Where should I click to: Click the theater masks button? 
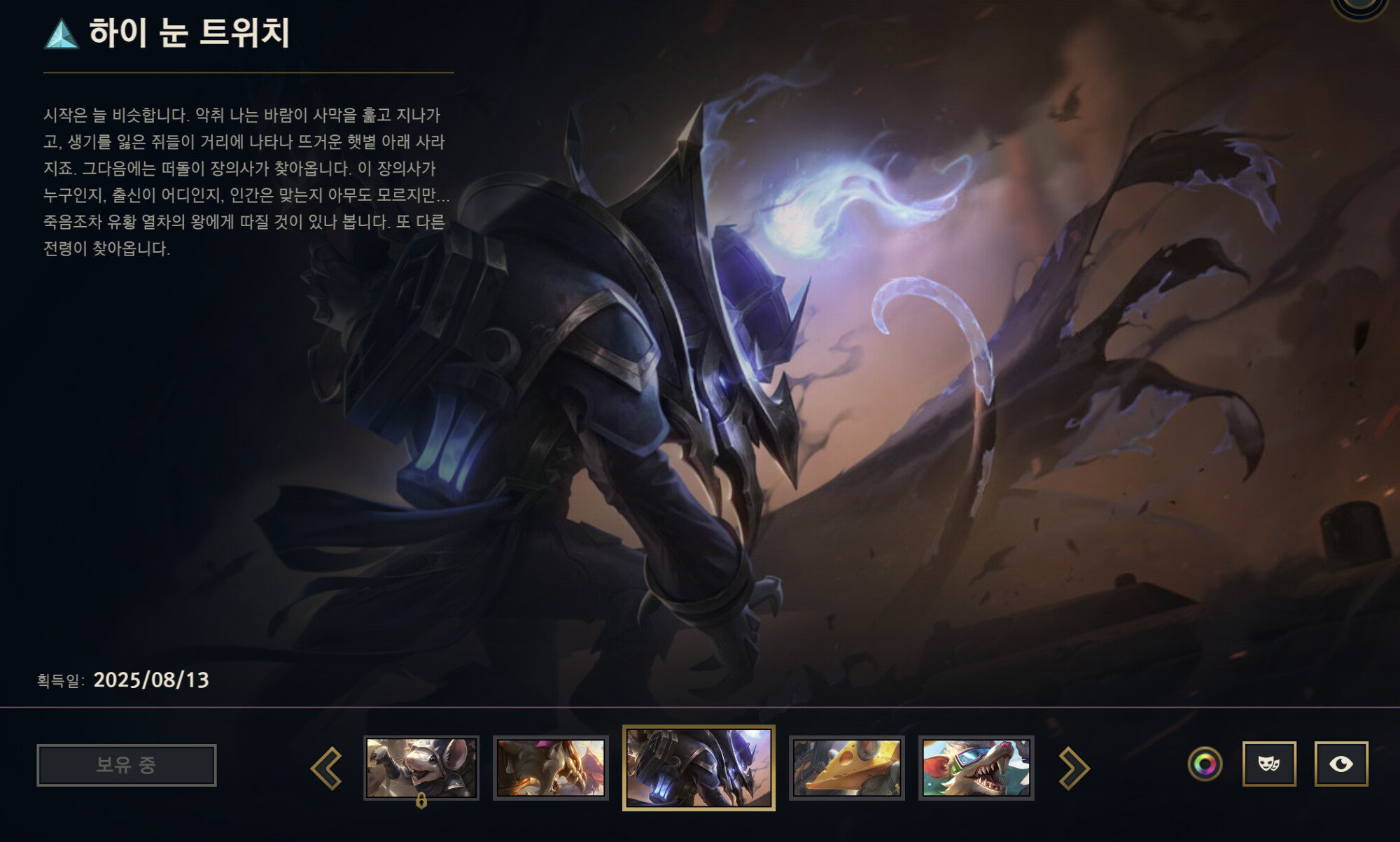click(x=1269, y=764)
